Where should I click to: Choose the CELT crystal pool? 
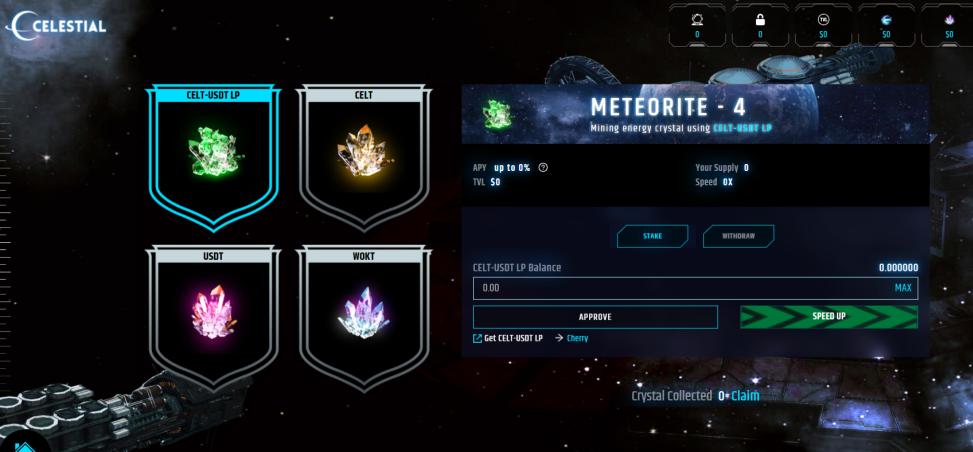coord(364,152)
